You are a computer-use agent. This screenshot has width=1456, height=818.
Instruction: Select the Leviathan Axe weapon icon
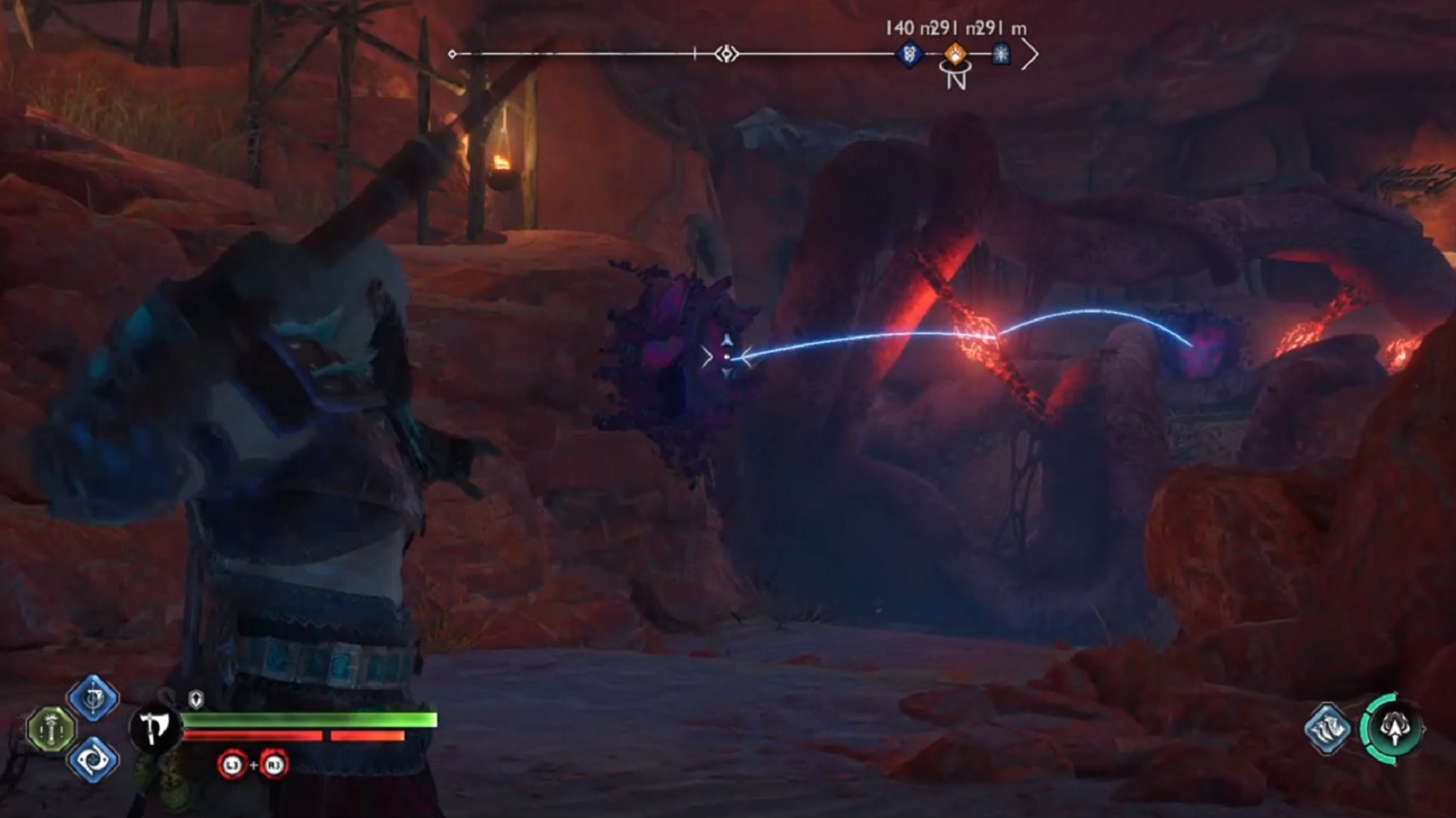156,728
